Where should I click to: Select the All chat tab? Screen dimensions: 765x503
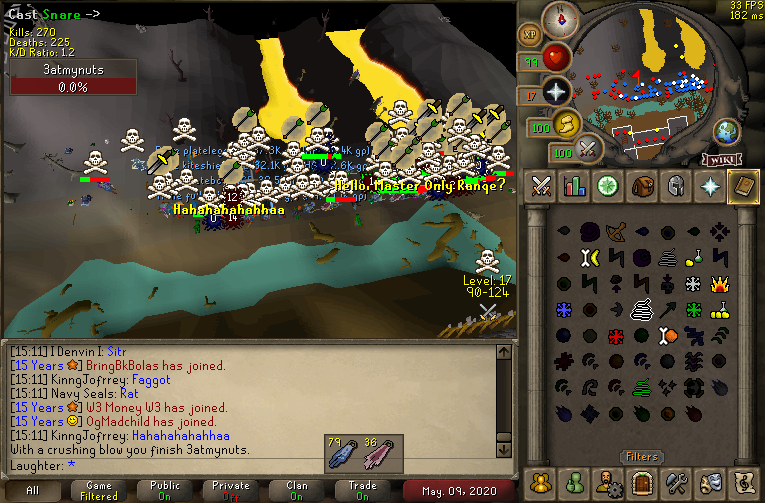click(x=33, y=490)
